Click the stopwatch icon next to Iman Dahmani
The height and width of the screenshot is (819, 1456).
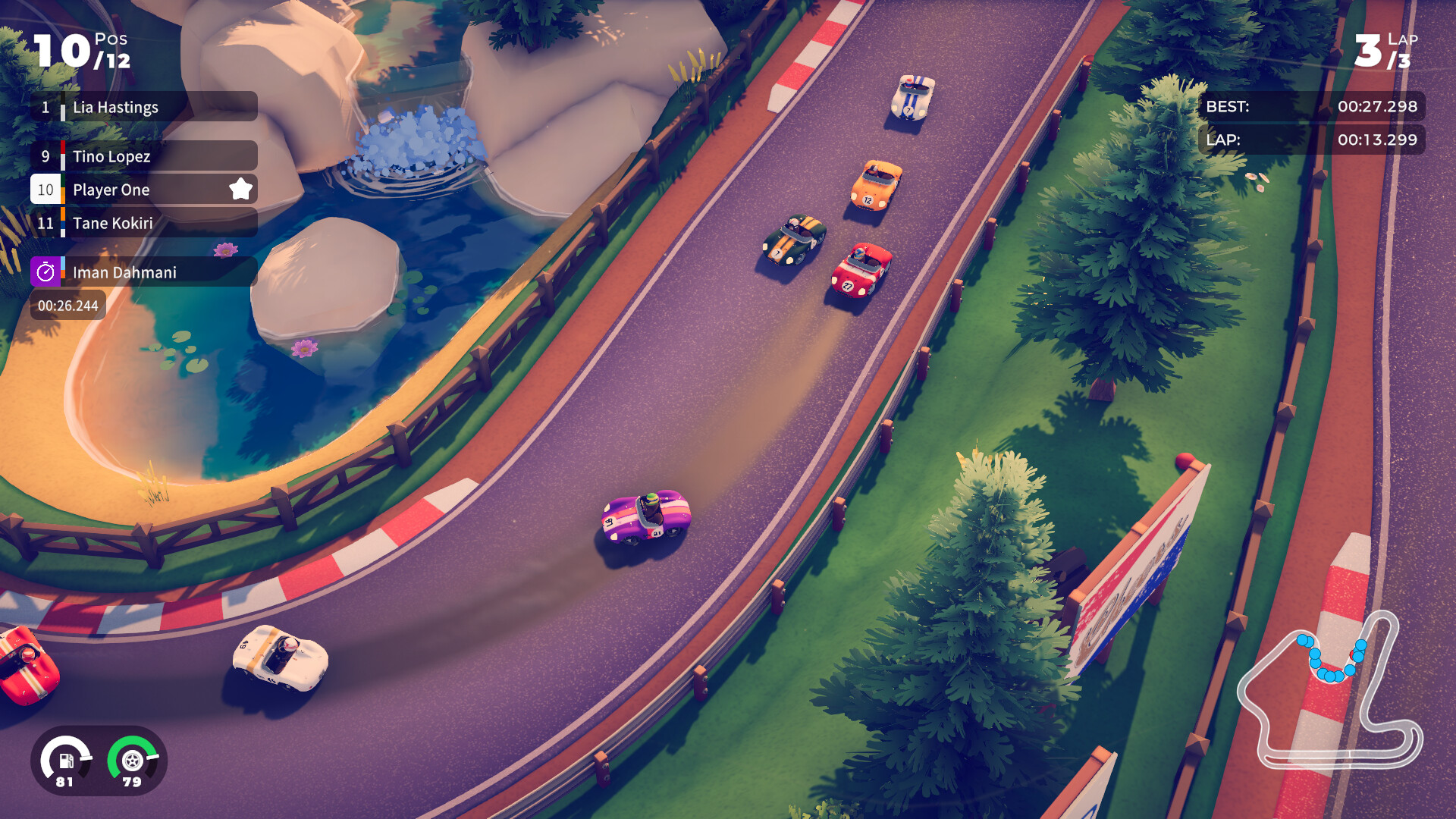point(45,271)
